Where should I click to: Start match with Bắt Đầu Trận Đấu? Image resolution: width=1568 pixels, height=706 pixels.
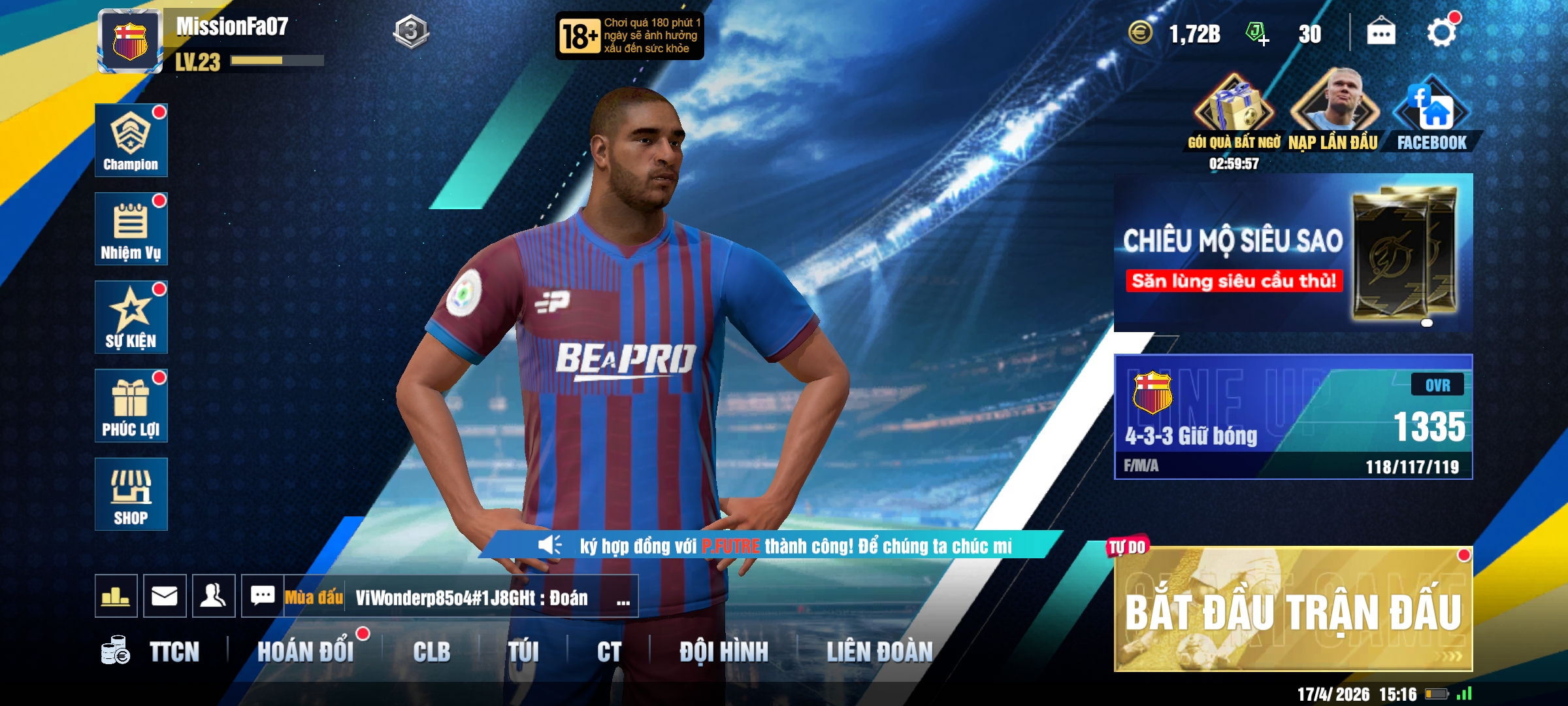(x=1292, y=609)
